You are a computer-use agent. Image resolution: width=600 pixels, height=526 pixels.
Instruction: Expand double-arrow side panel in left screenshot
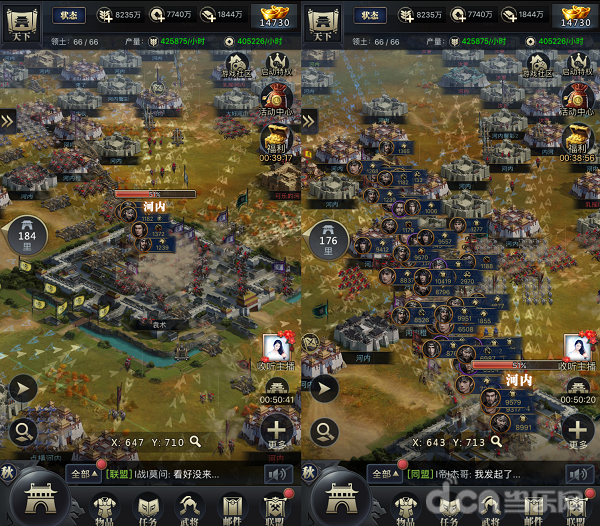point(8,120)
